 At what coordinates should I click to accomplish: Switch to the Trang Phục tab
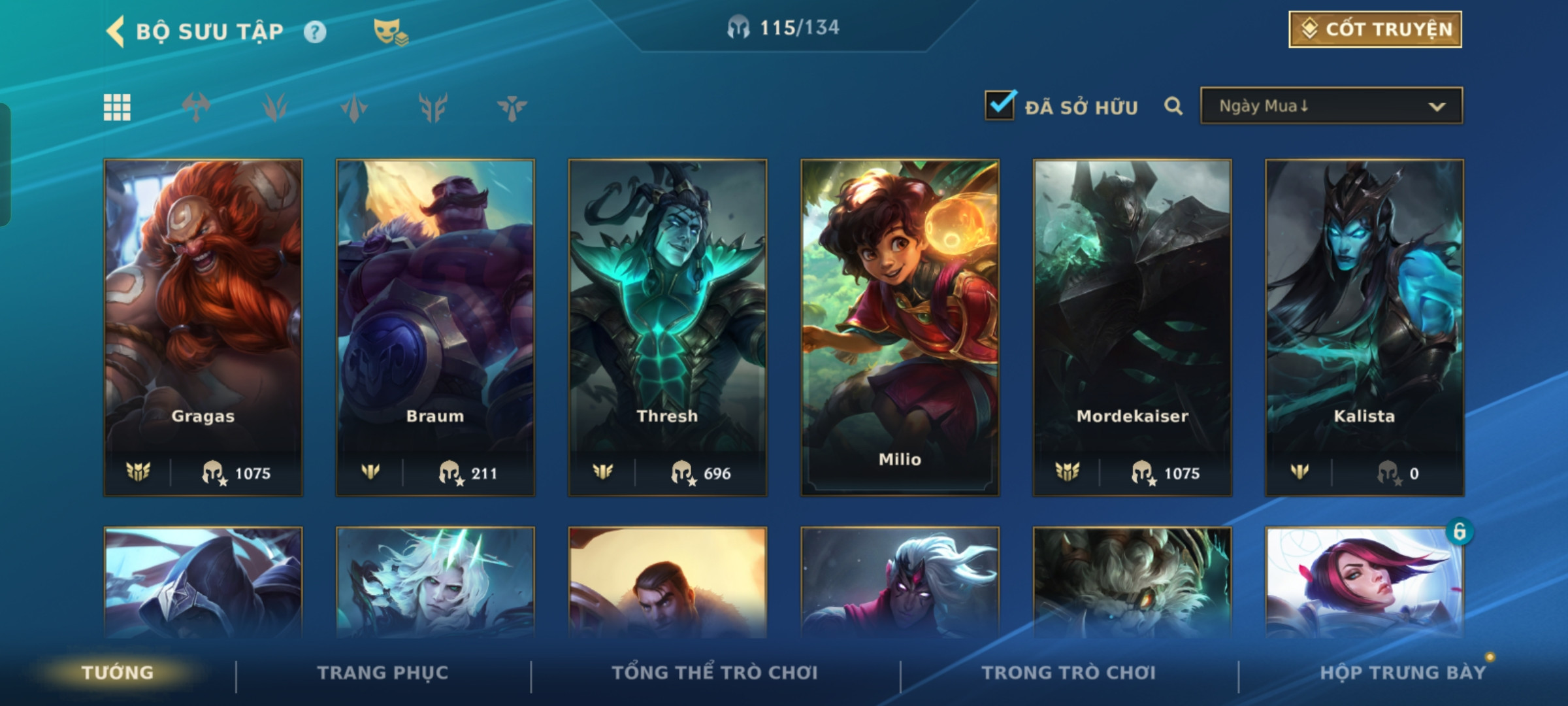coord(383,673)
